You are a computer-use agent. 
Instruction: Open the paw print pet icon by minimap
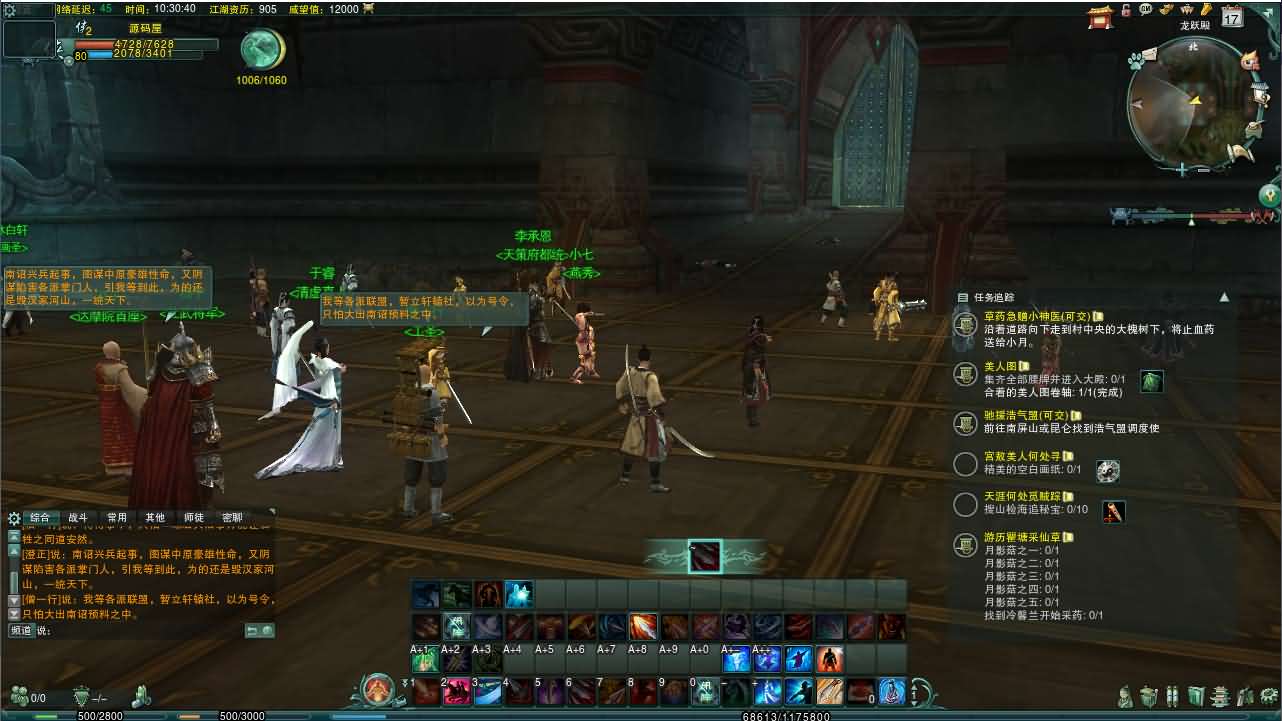click(x=1136, y=61)
